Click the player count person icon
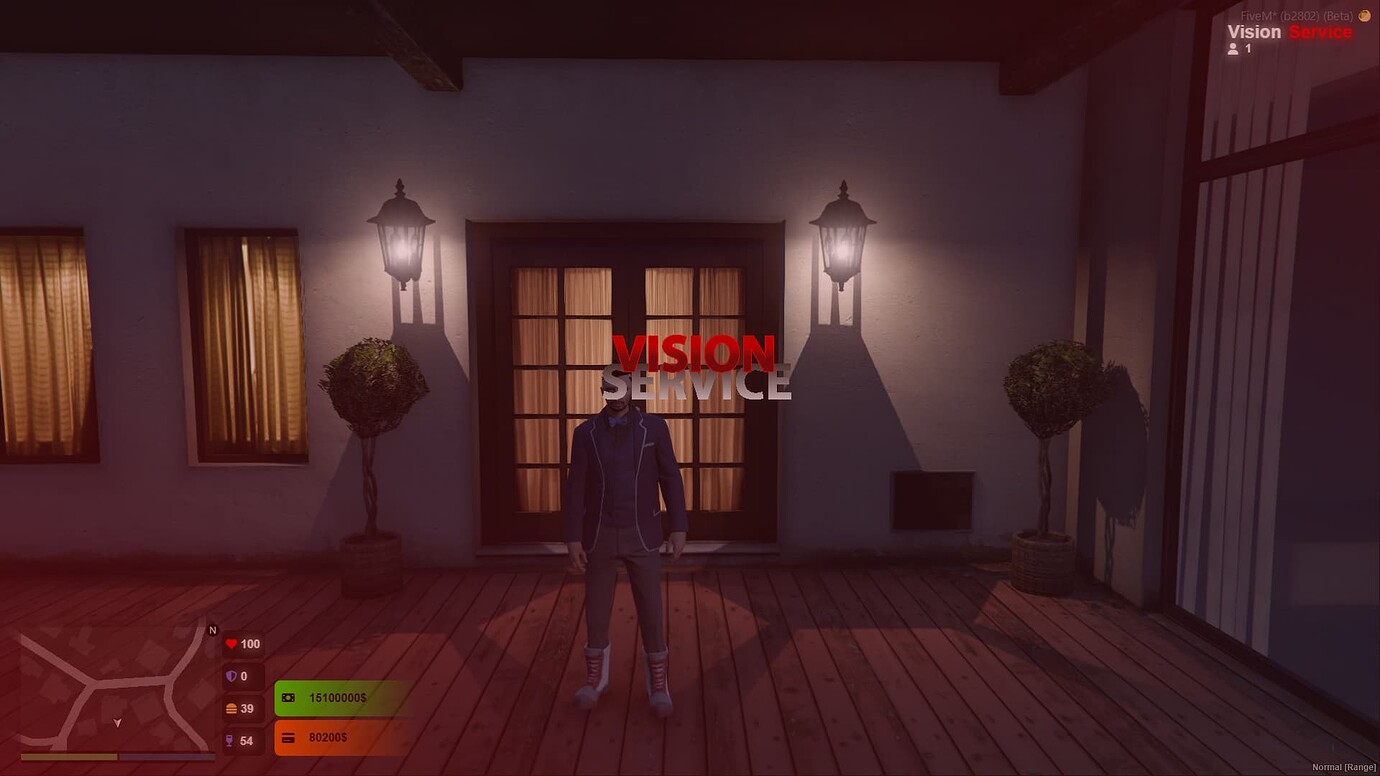Image resolution: width=1380 pixels, height=776 pixels. pos(1233,48)
